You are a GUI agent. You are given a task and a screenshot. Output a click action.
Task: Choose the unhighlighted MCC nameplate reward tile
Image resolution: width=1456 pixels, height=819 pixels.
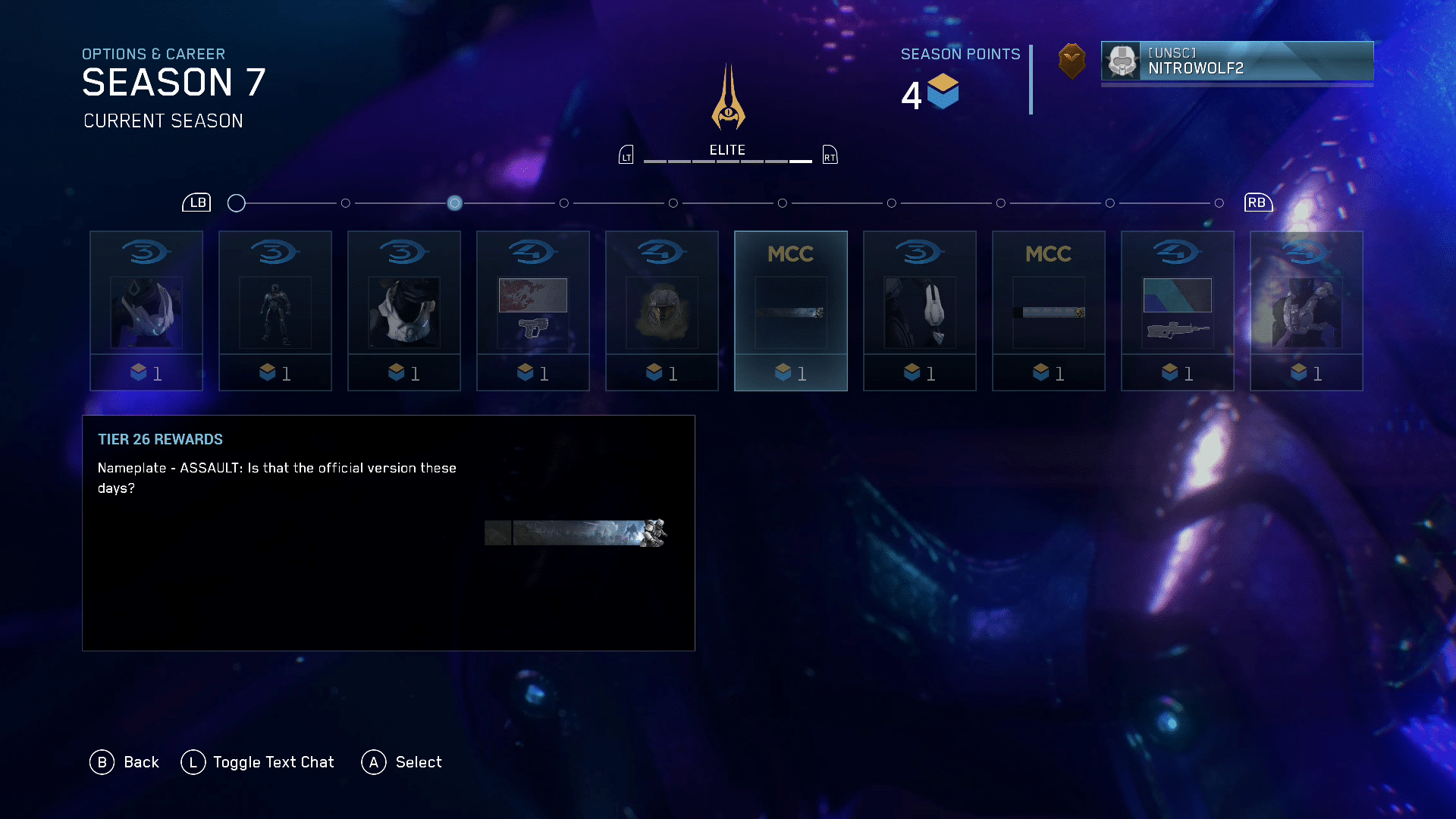[1049, 311]
